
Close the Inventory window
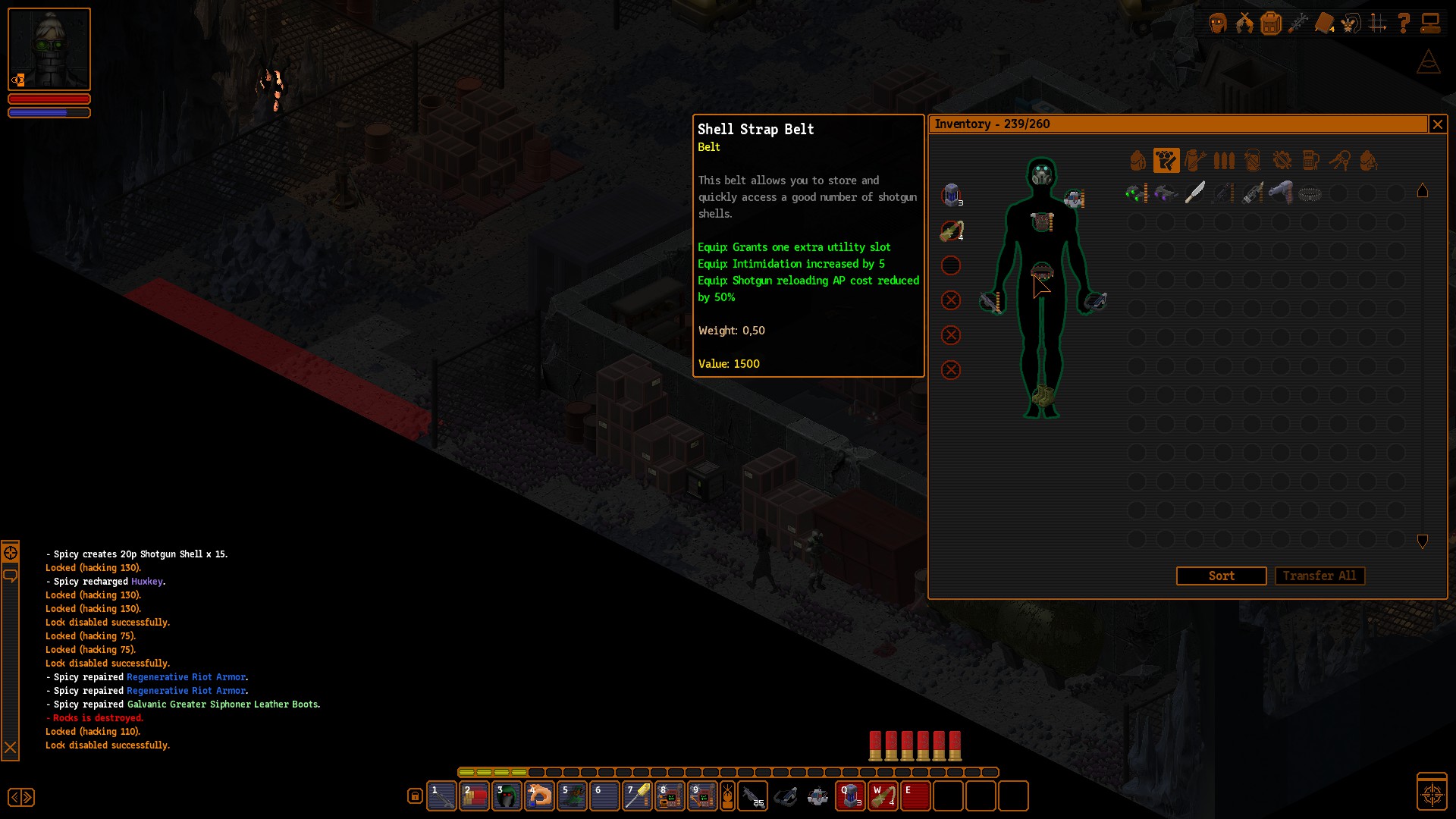tap(1437, 124)
